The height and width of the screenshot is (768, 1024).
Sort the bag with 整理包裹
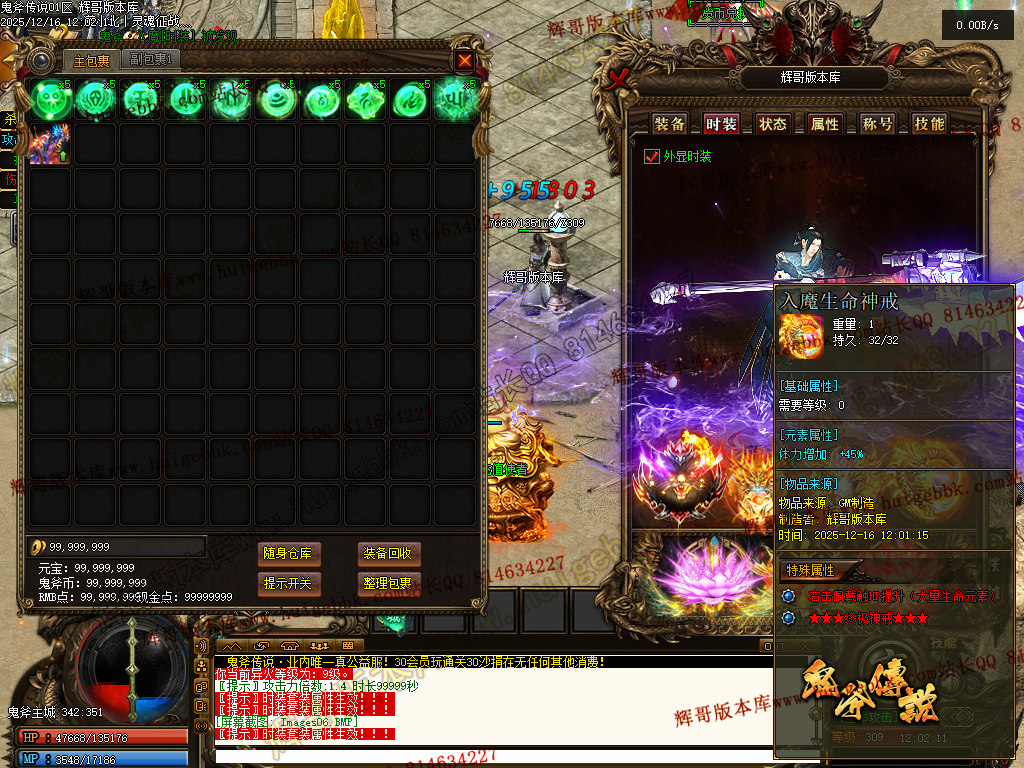pos(386,583)
